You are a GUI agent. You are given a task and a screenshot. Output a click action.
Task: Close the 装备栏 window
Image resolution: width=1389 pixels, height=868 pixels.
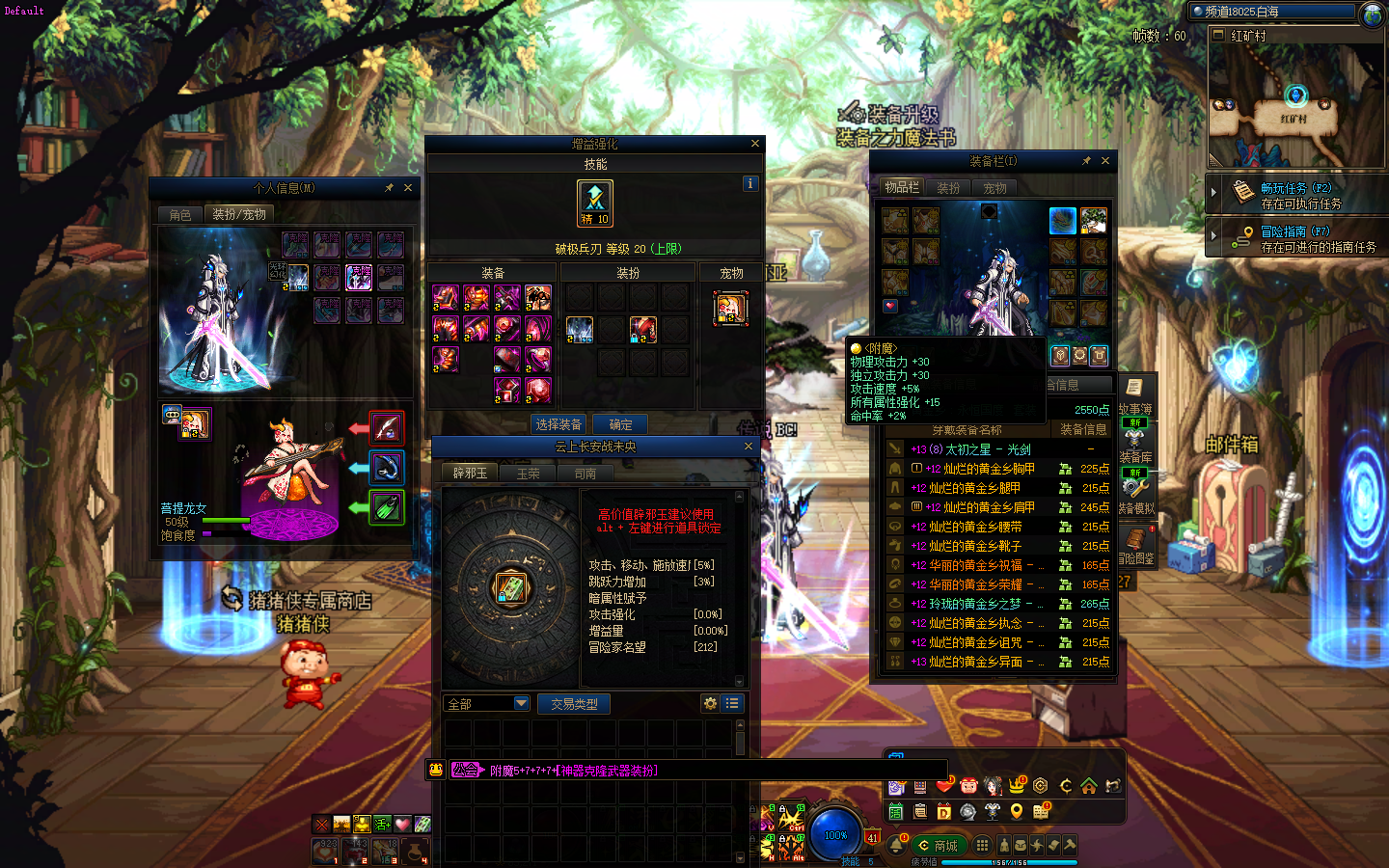click(1105, 161)
